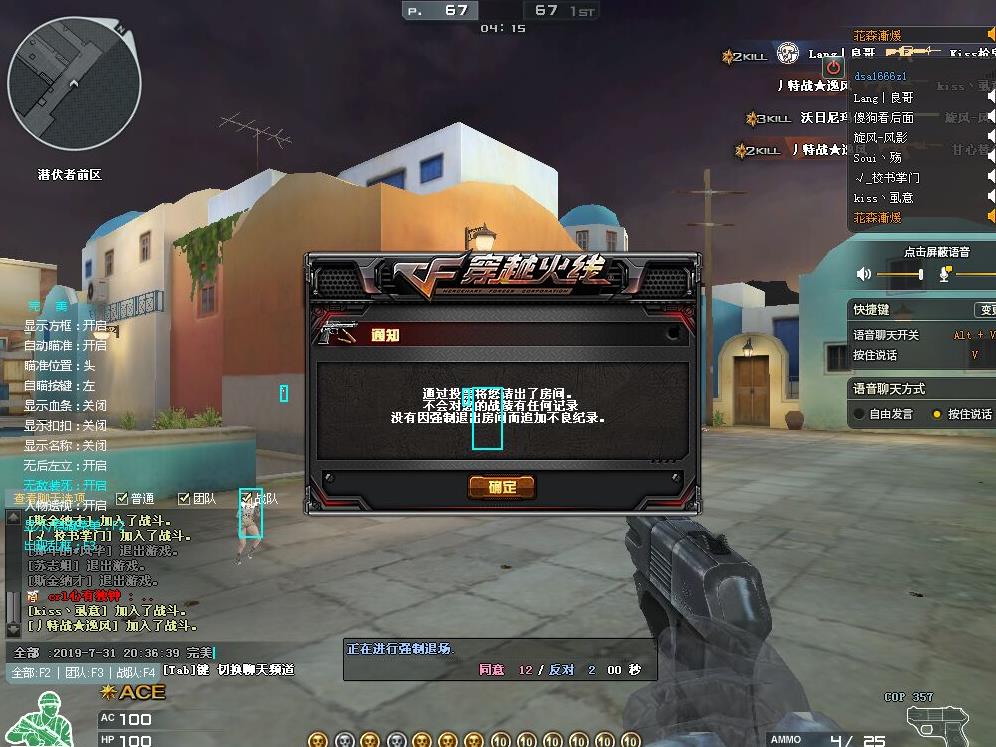This screenshot has width=996, height=747.
Task: Open the 查看聊天选项 chat options
Action: click(x=50, y=498)
